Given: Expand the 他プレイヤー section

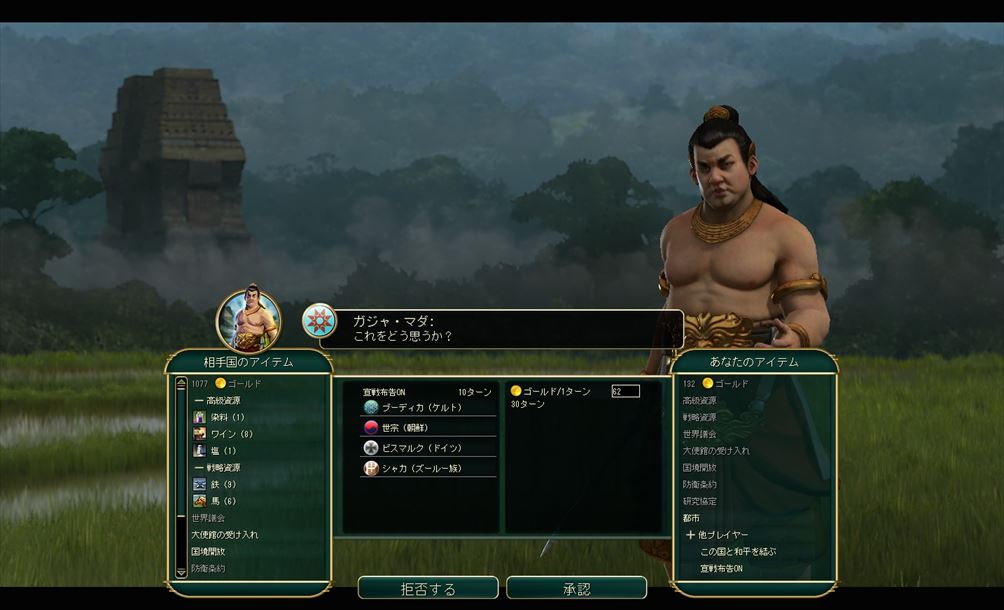Looking at the screenshot, I should click(x=716, y=535).
